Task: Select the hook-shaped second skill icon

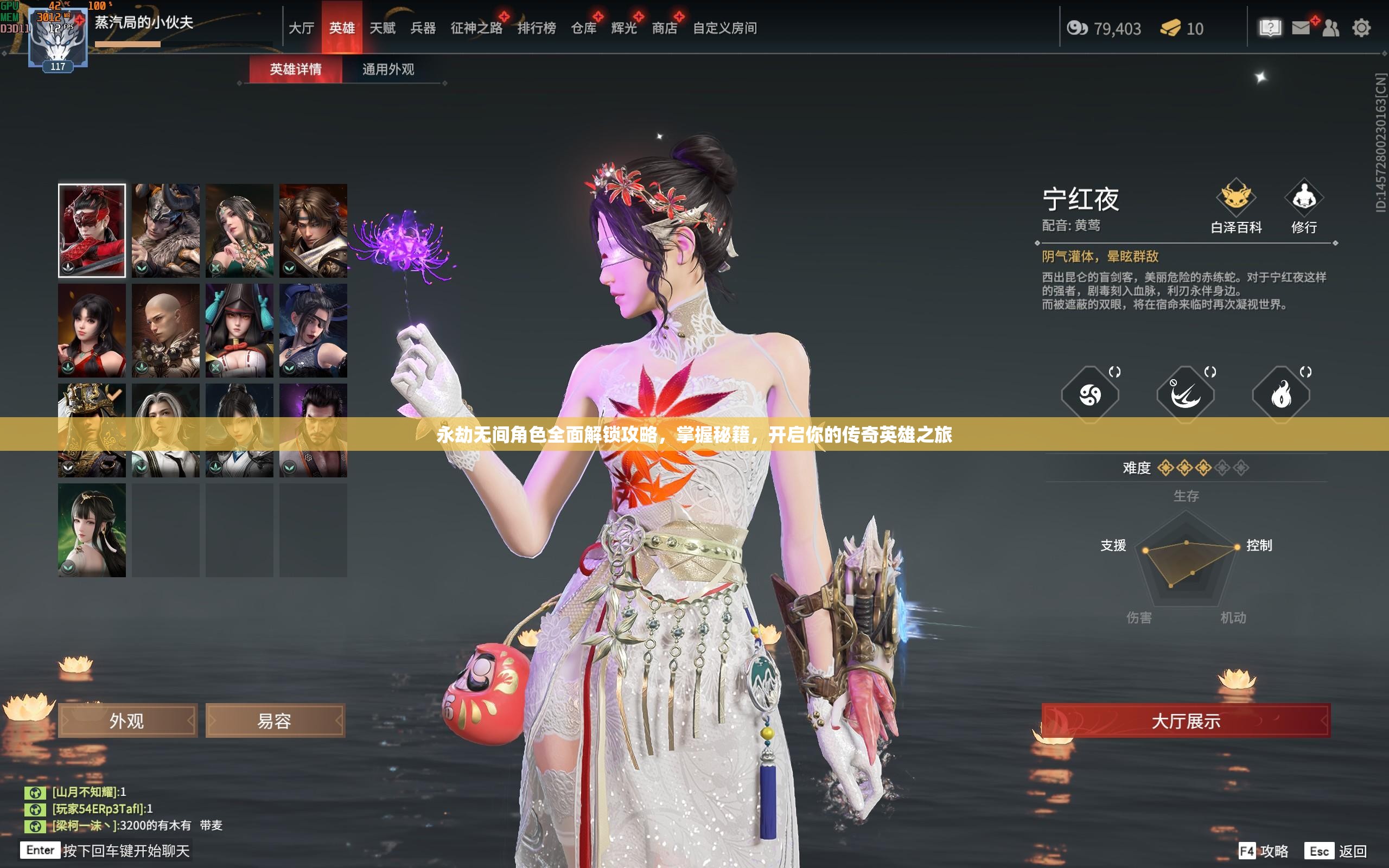Action: tap(1185, 395)
